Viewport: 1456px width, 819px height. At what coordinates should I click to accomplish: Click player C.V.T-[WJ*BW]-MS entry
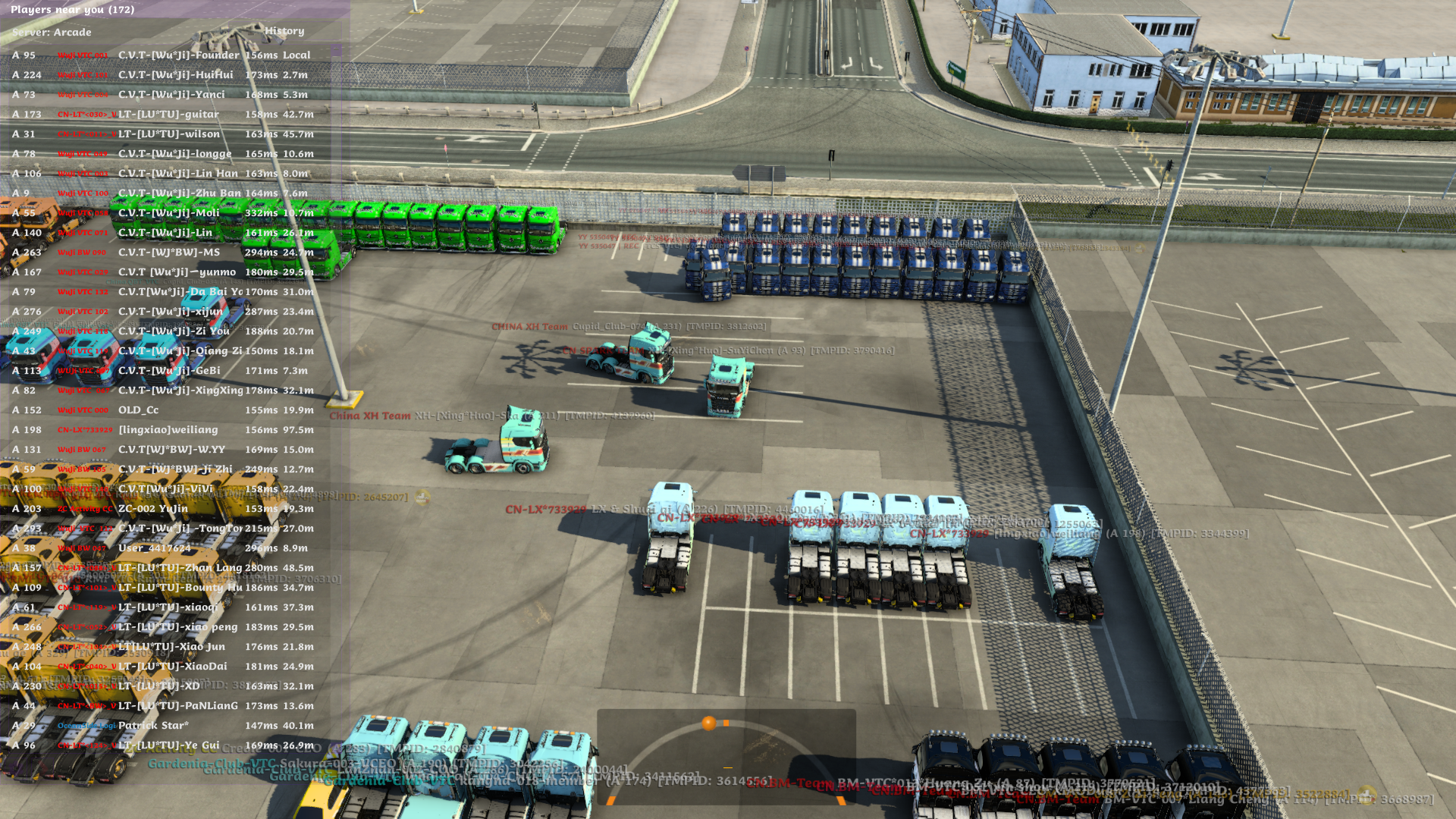(x=168, y=253)
